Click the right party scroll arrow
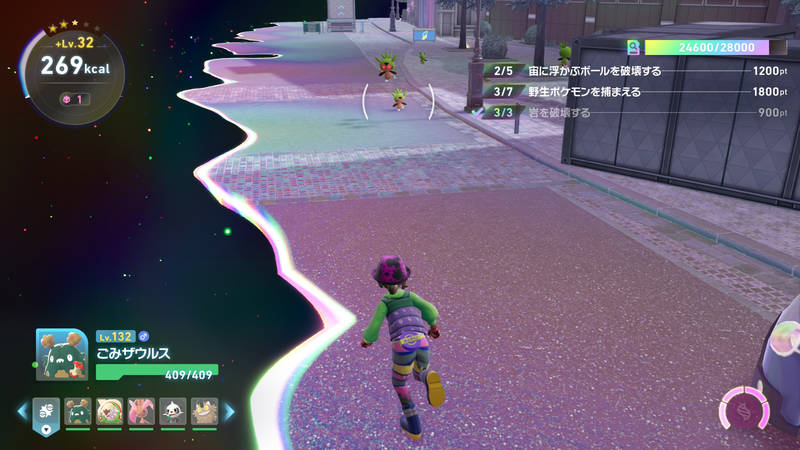 point(229,410)
